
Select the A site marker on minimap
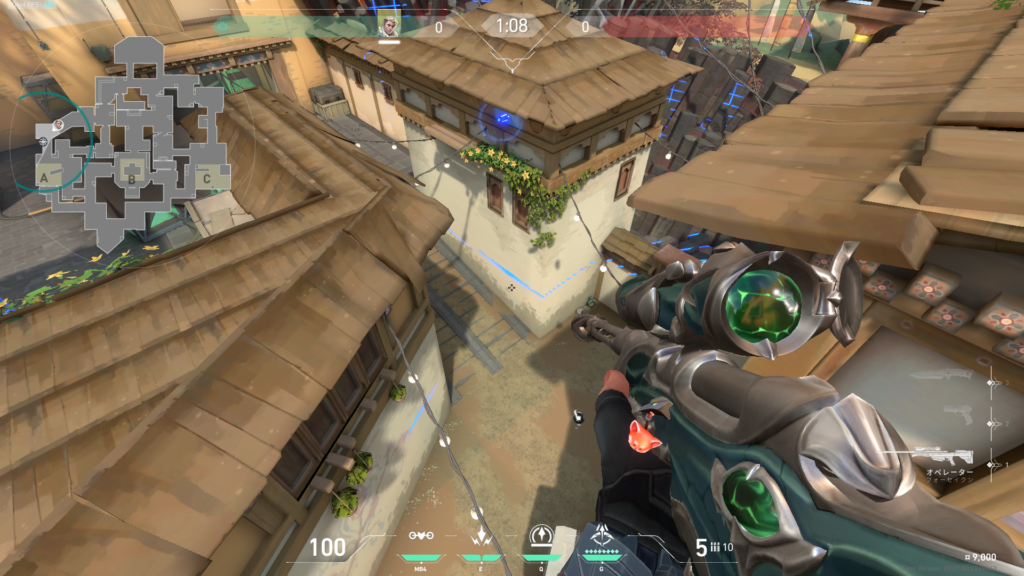[44, 177]
